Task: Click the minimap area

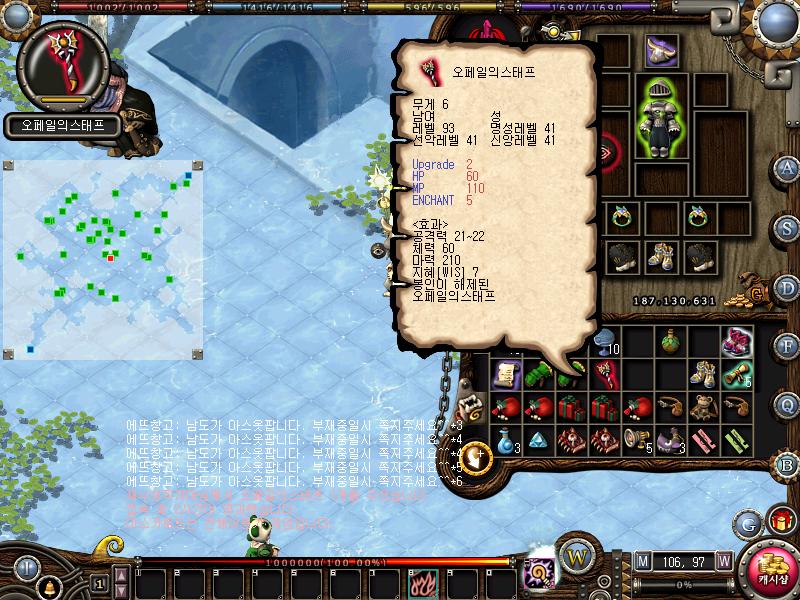Action: [x=104, y=262]
